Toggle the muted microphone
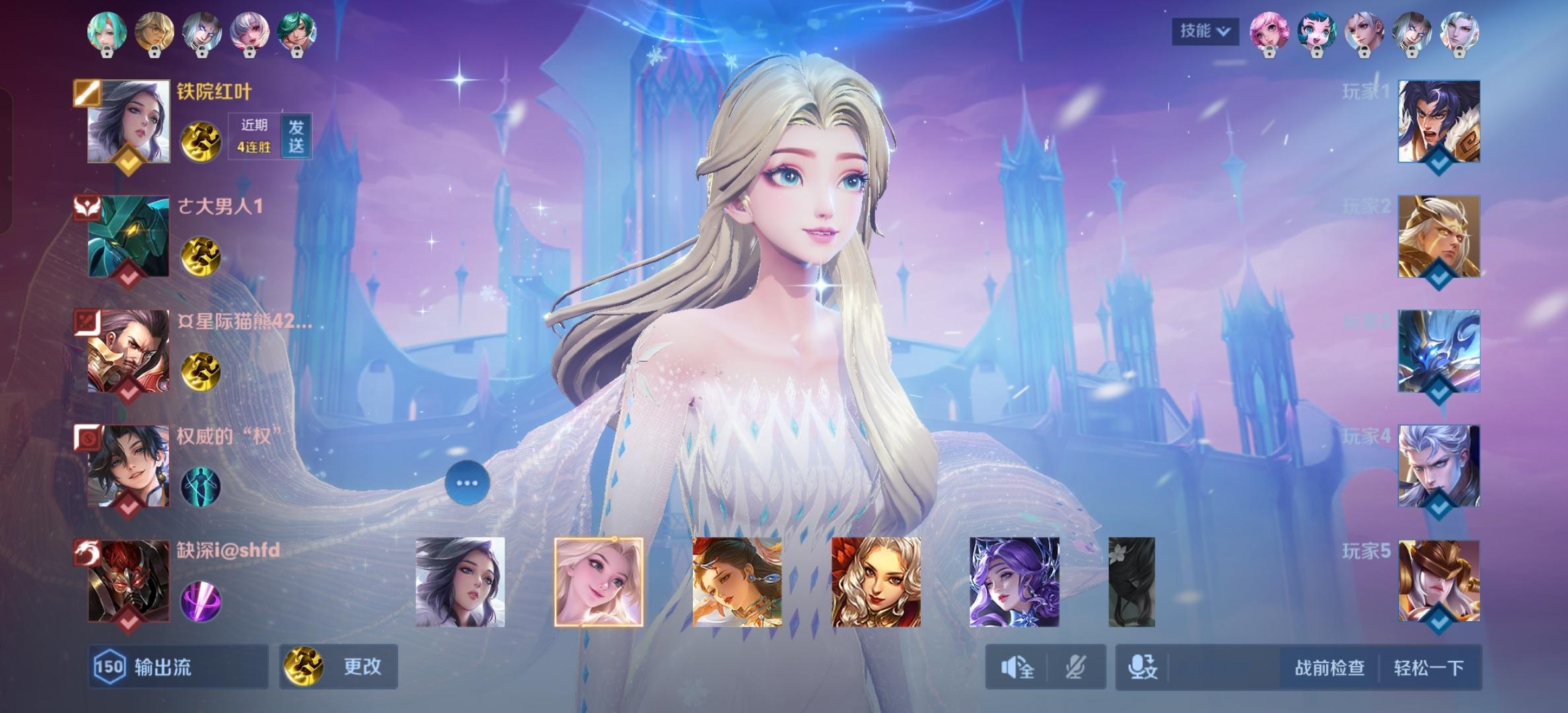This screenshot has width=1568, height=713. coord(1075,667)
